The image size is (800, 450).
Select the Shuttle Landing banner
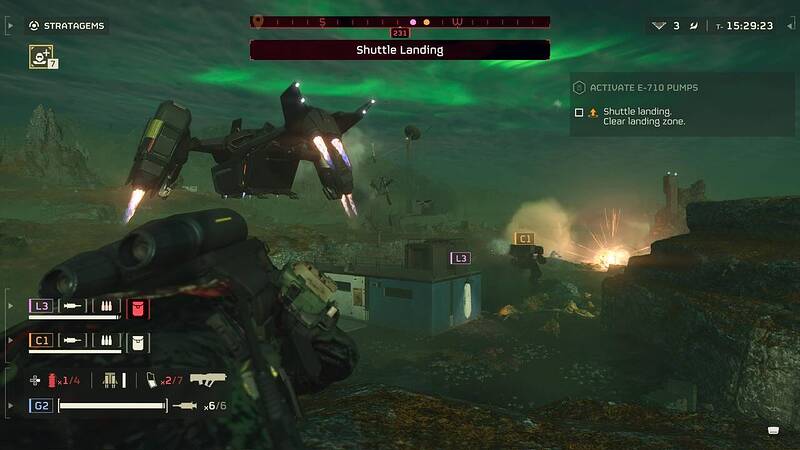[400, 50]
